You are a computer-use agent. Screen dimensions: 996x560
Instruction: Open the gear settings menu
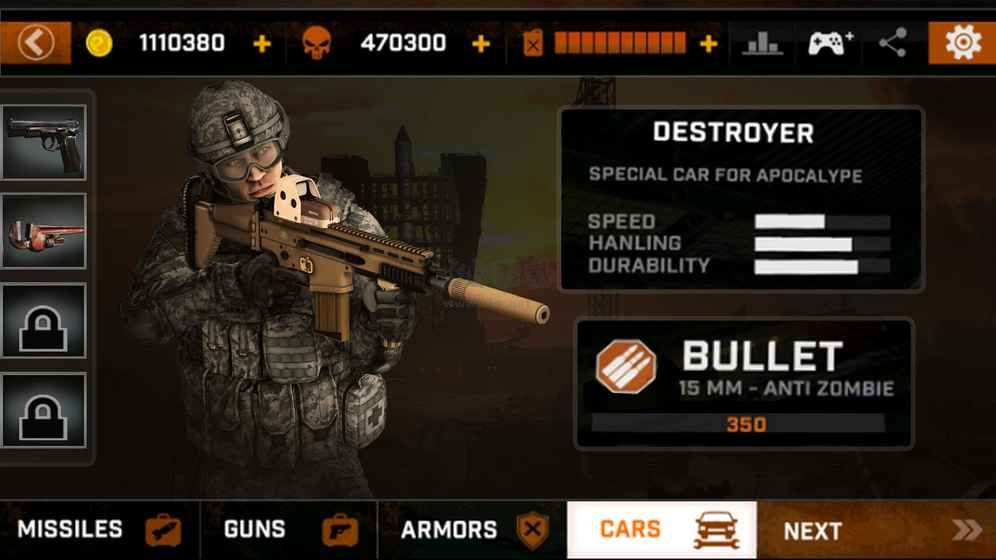pyautogui.click(x=962, y=43)
